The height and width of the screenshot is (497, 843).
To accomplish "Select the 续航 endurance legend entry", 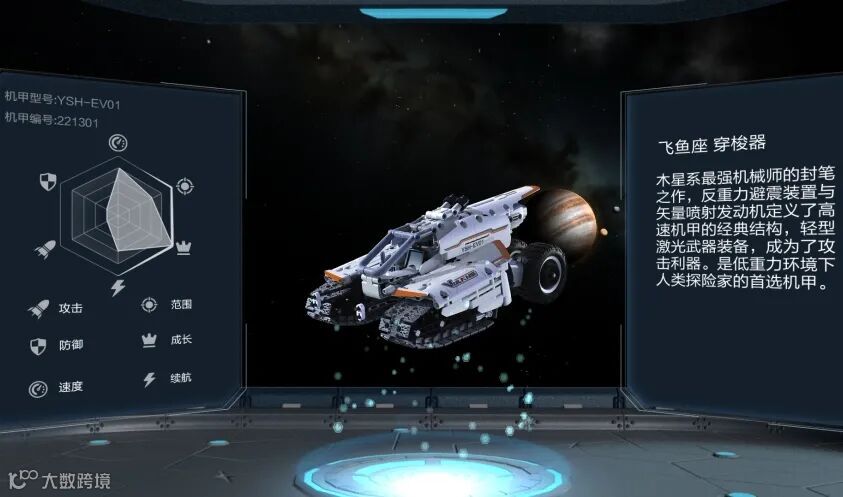I will tap(168, 380).
